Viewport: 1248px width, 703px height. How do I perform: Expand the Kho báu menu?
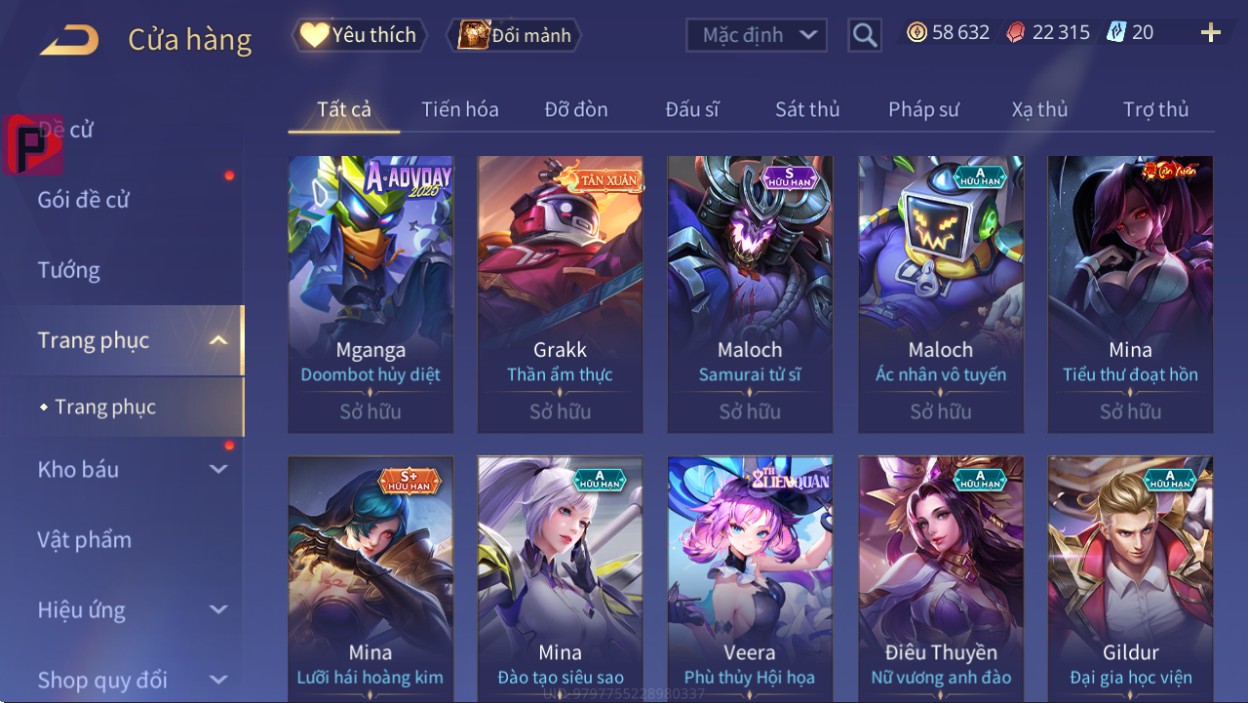pos(130,469)
